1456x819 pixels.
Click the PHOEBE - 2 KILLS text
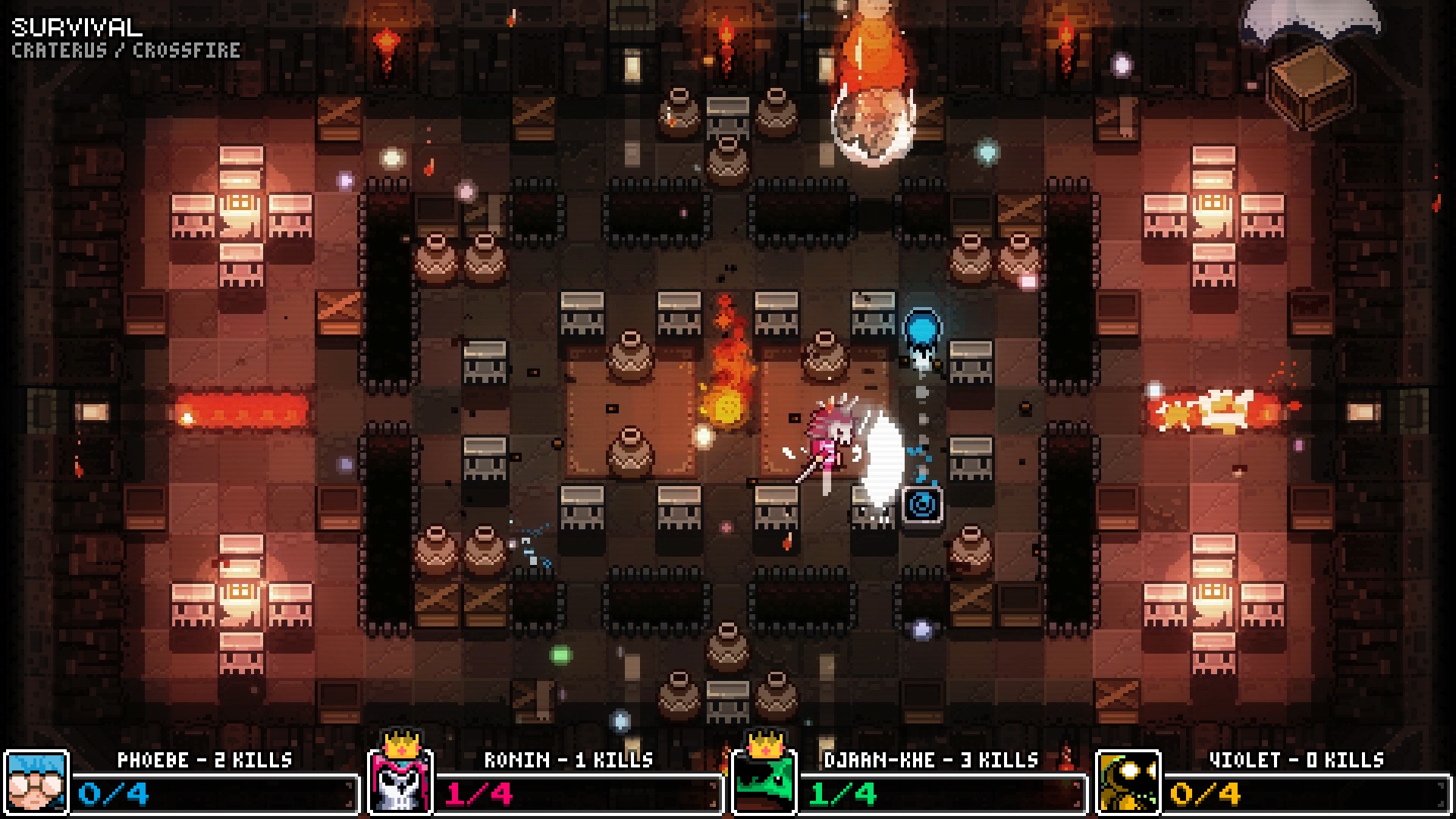pyautogui.click(x=205, y=757)
